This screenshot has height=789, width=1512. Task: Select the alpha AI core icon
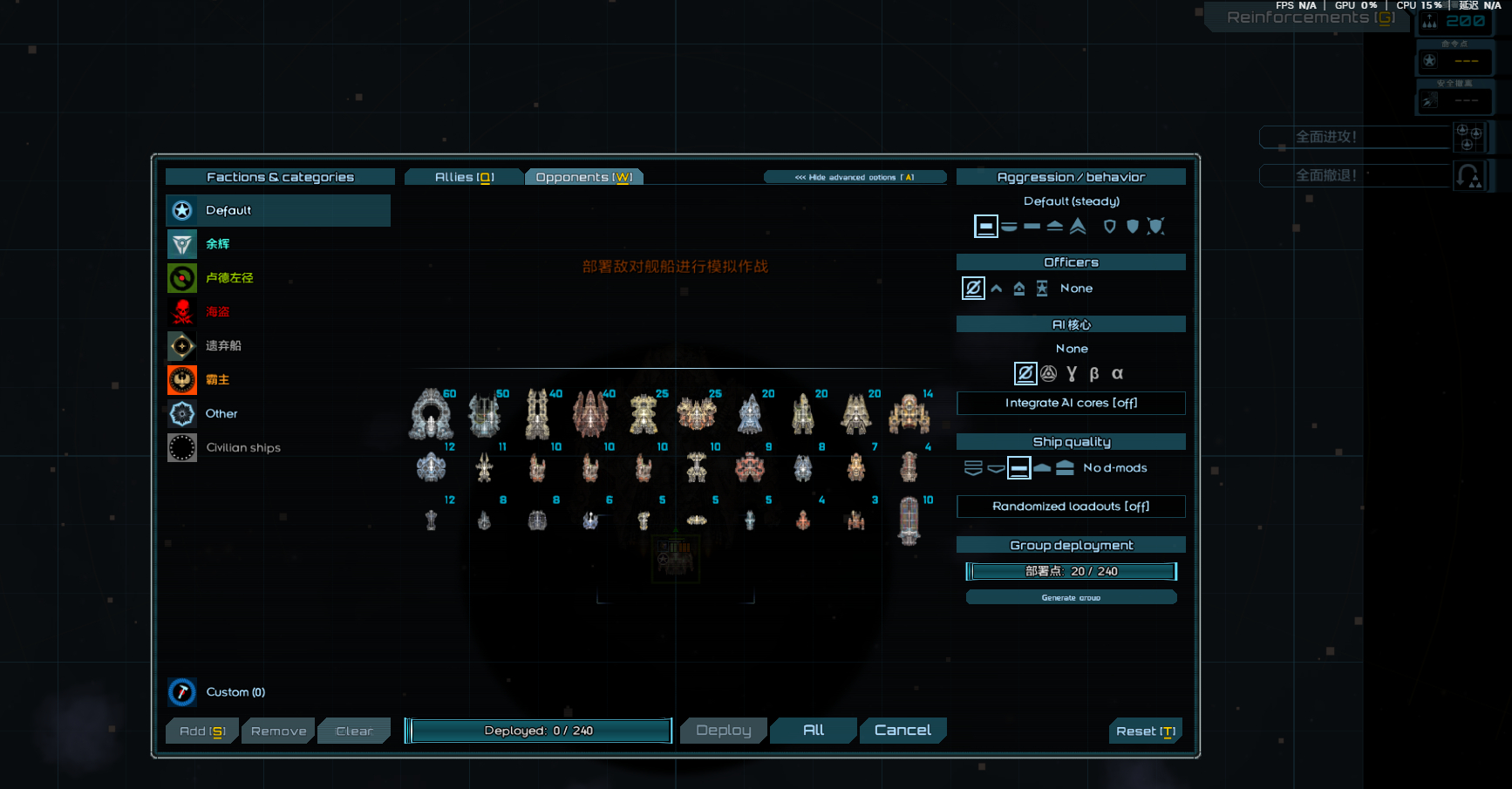pyautogui.click(x=1117, y=374)
